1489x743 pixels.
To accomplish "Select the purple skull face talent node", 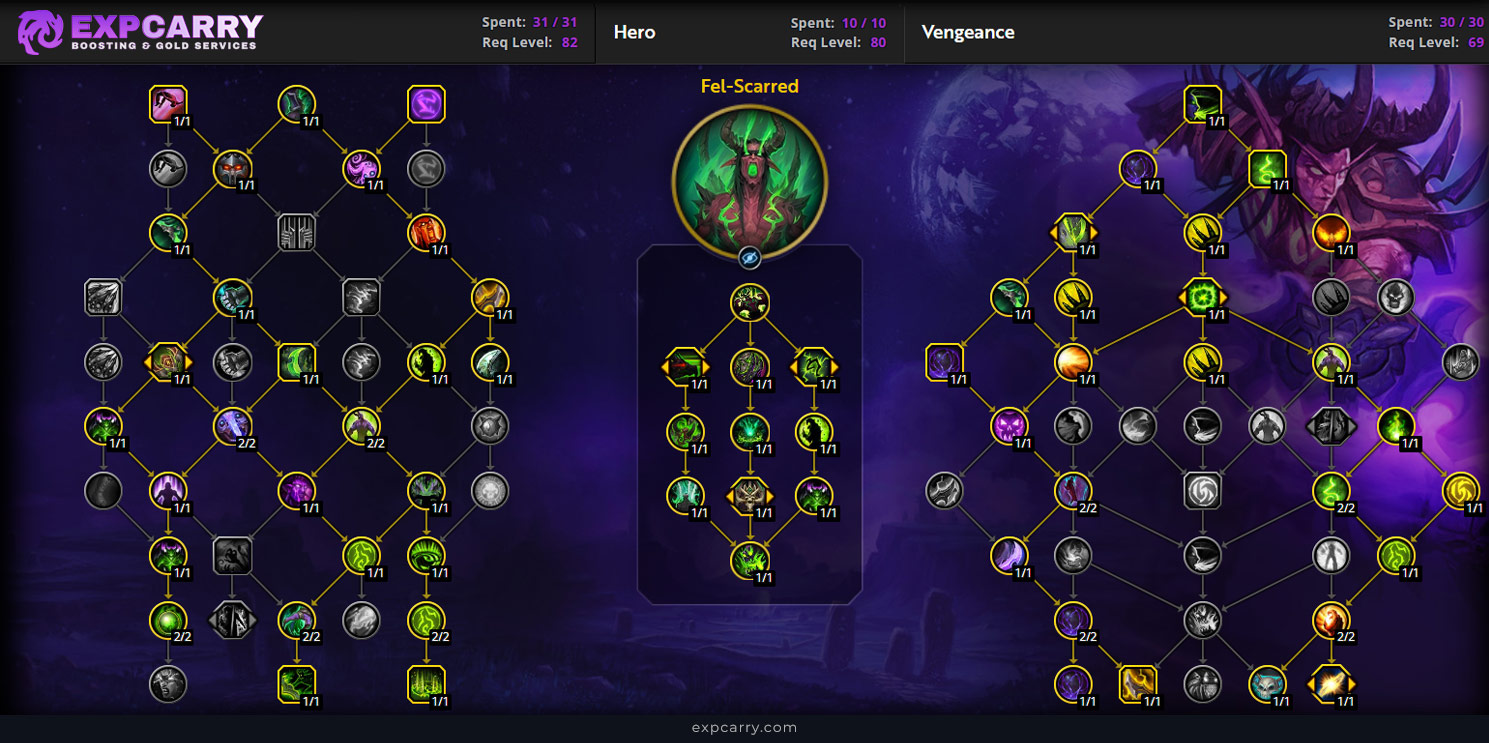I will (x=1009, y=427).
